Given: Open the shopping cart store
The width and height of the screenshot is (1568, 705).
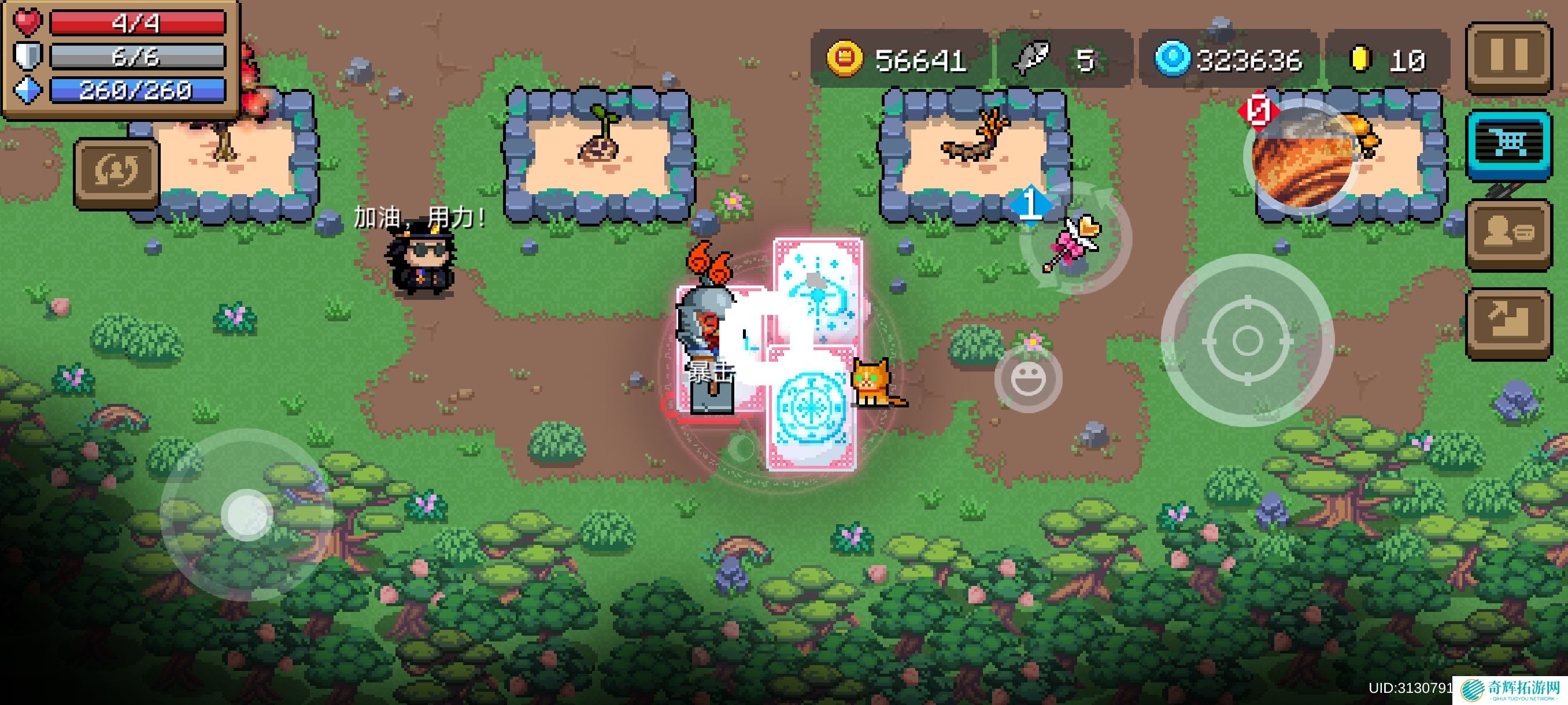Looking at the screenshot, I should [1508, 144].
